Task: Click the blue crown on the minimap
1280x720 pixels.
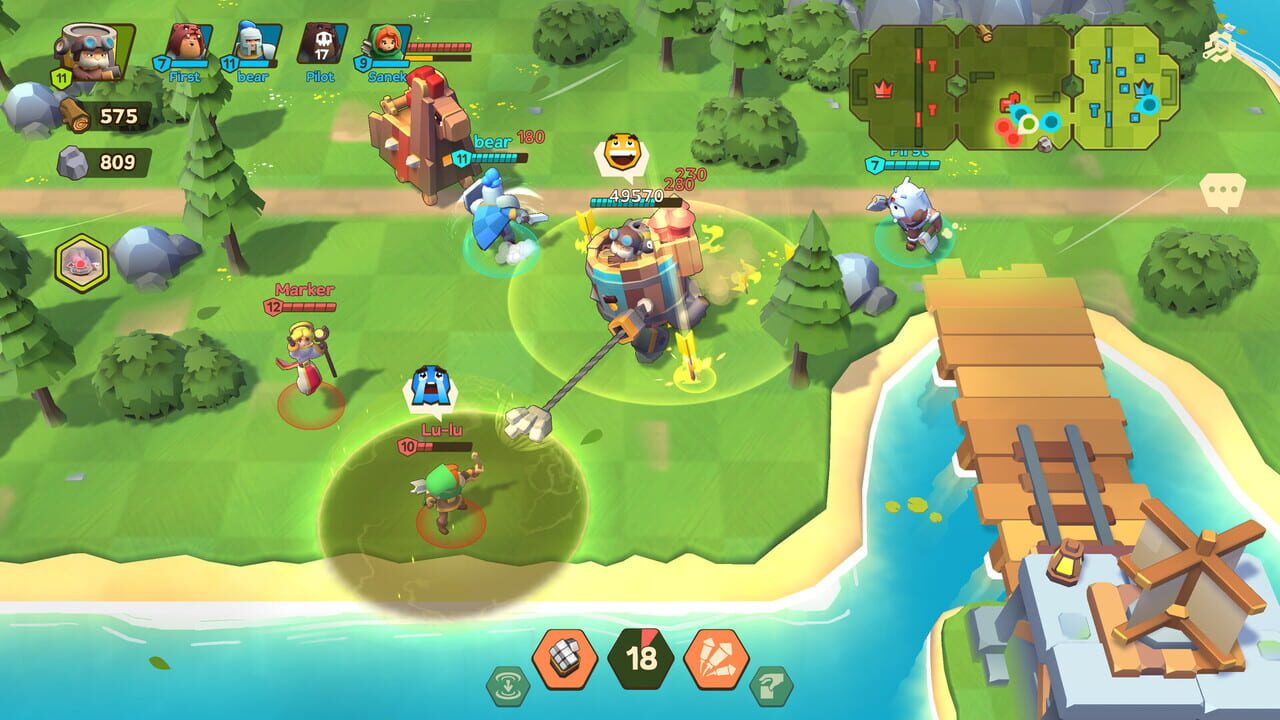Action: pyautogui.click(x=1144, y=88)
